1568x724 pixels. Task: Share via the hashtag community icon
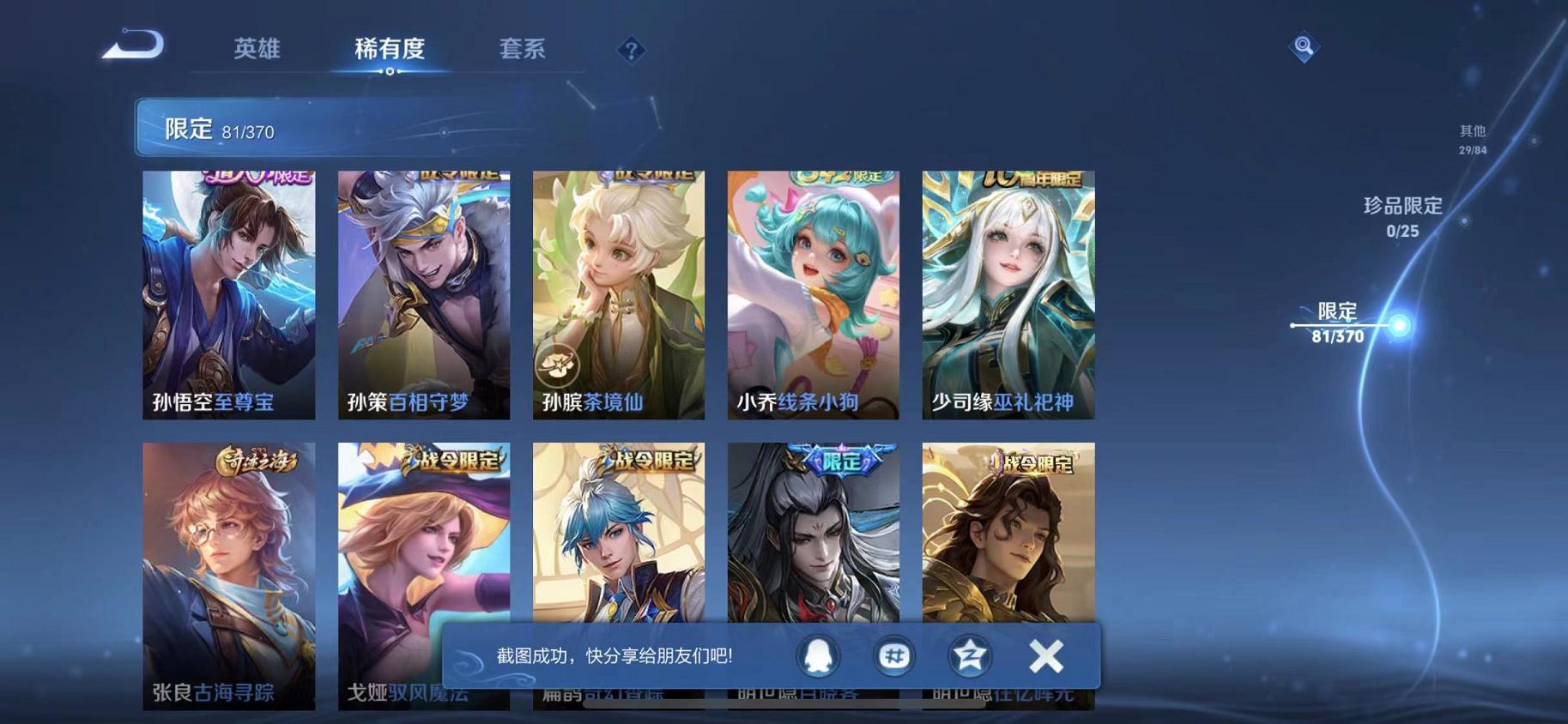[894, 656]
